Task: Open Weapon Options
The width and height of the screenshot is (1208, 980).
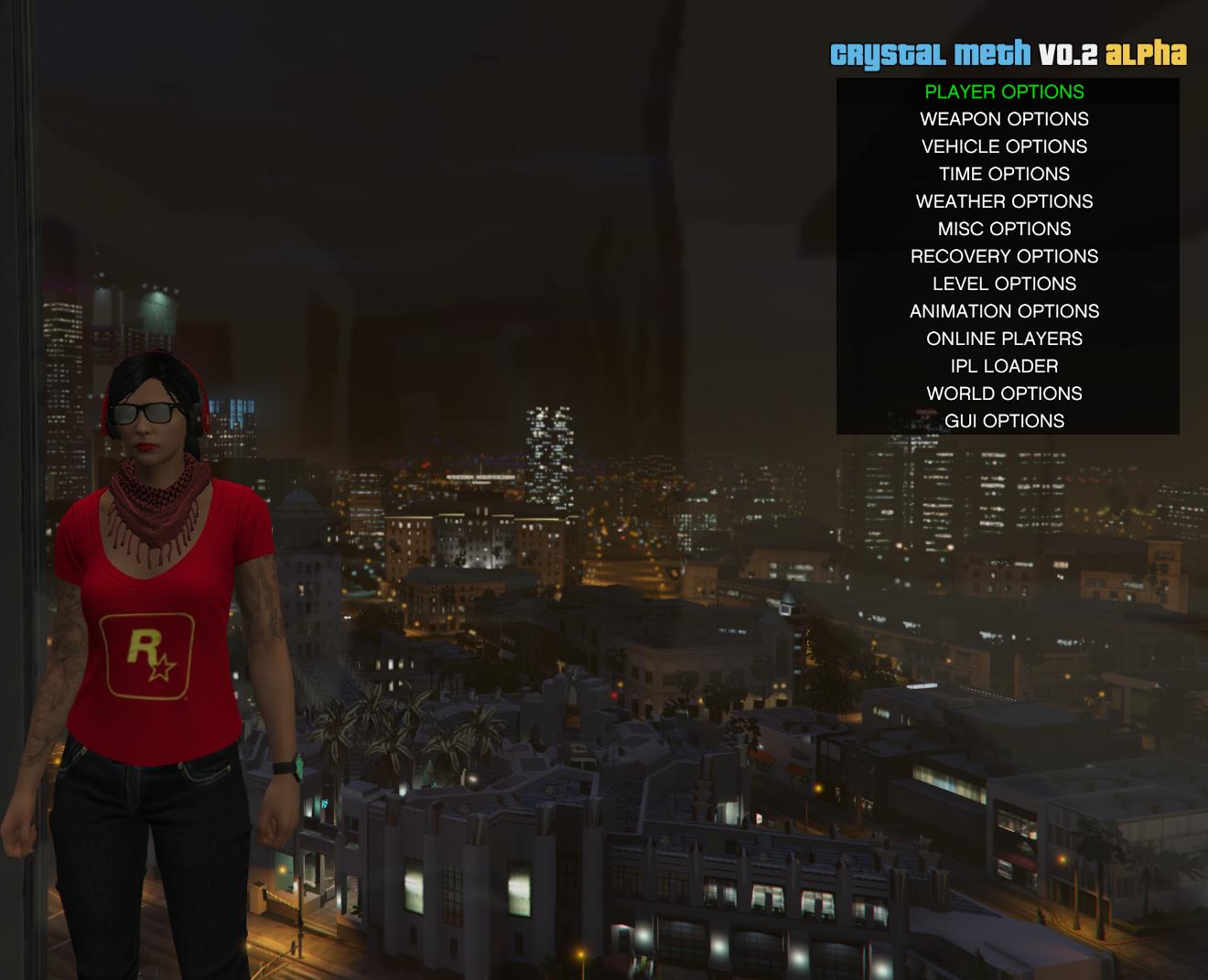Action: point(1004,119)
